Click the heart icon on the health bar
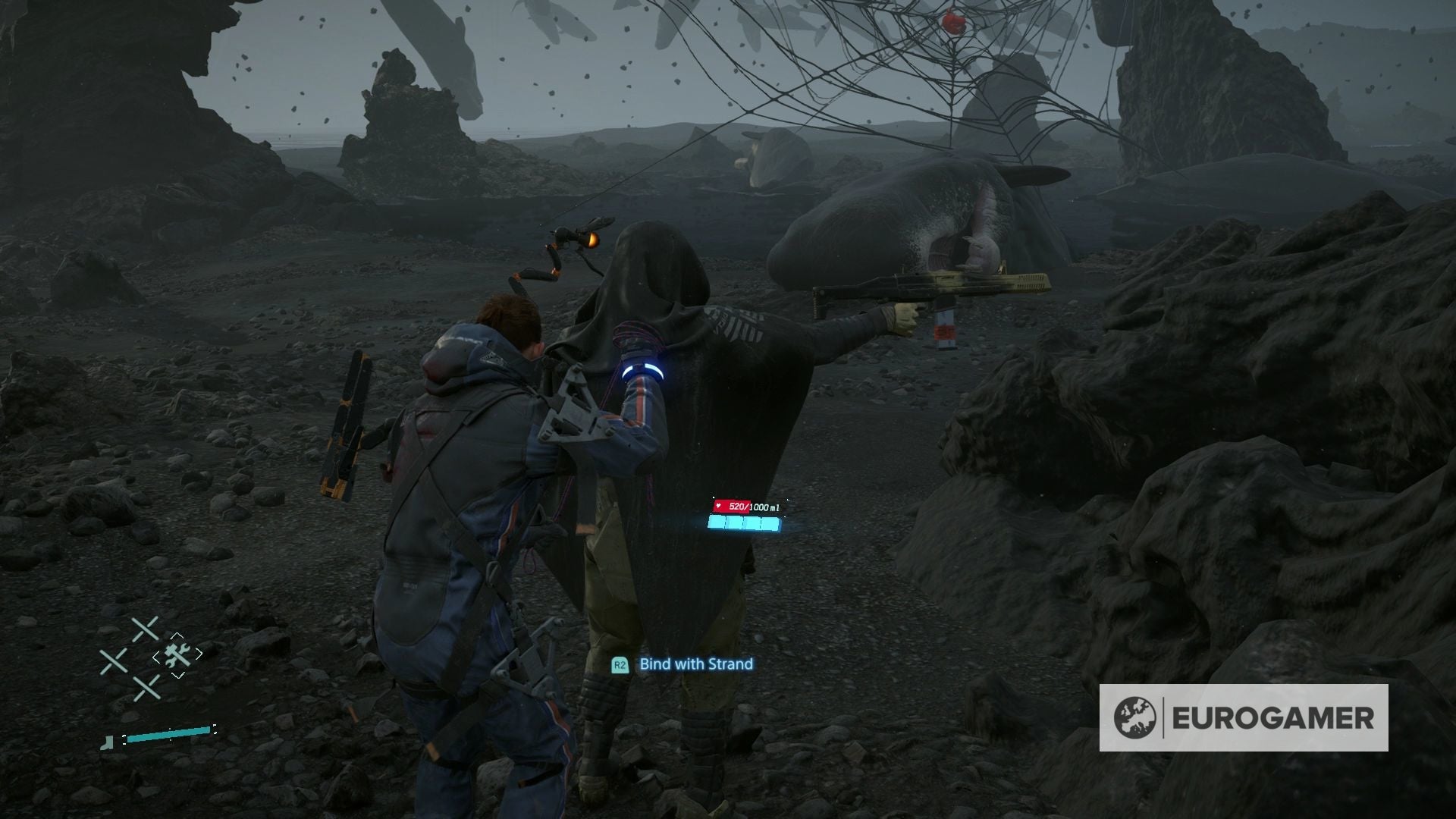Screen dimensions: 1456x819 point(718,506)
